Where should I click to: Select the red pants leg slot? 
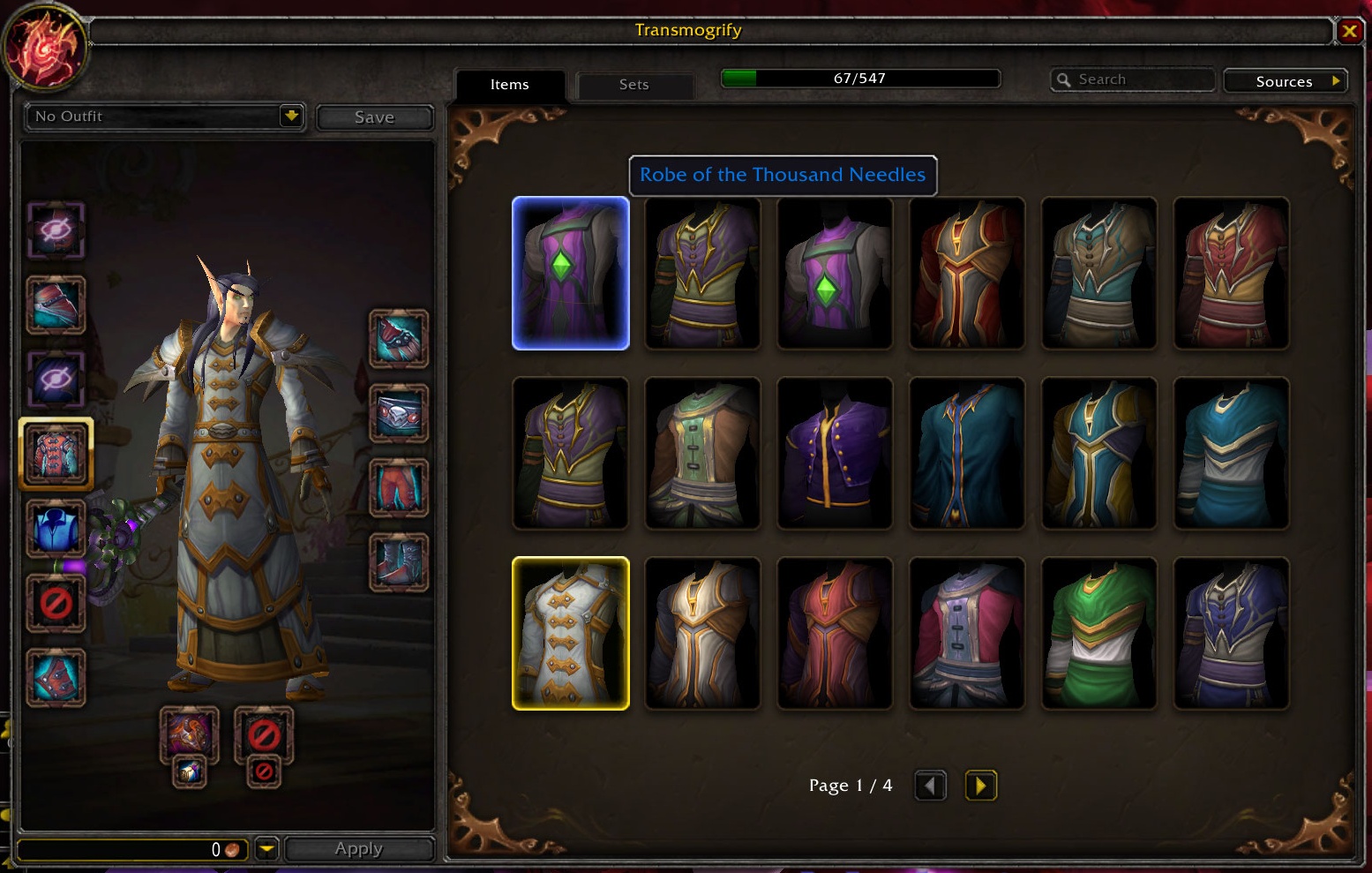tap(398, 487)
